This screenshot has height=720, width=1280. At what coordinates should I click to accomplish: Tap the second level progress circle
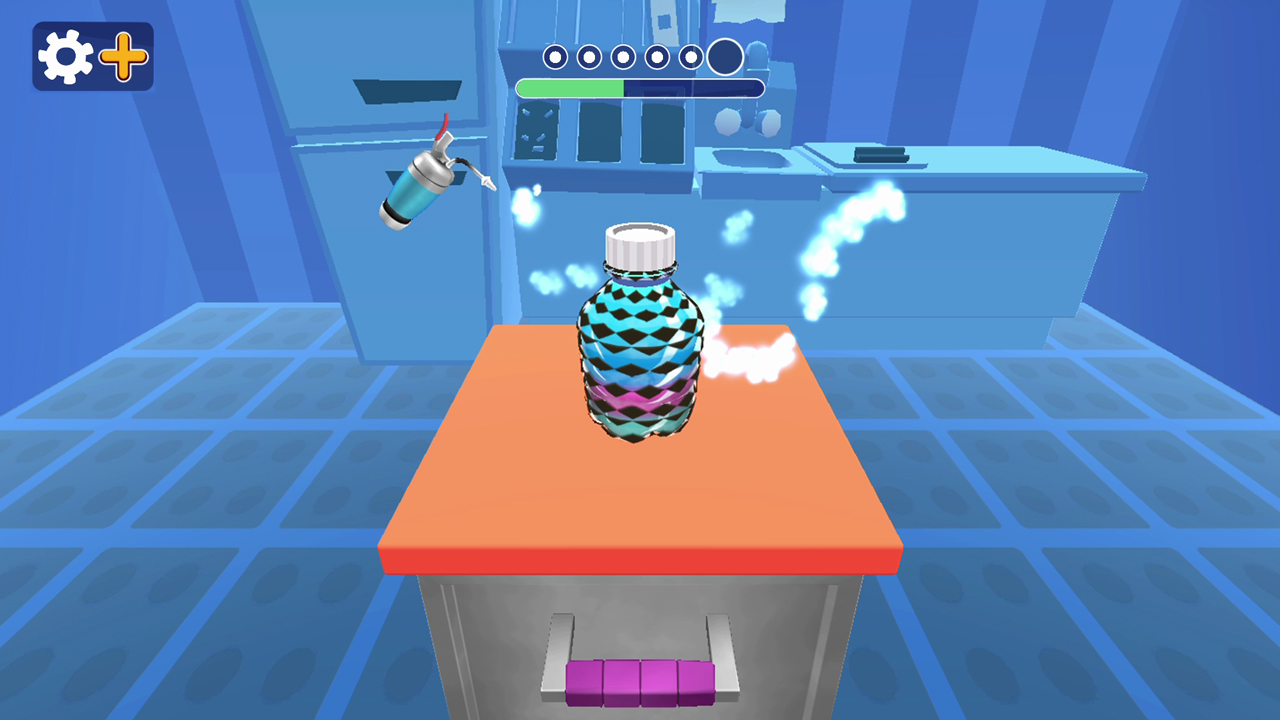(x=587, y=57)
